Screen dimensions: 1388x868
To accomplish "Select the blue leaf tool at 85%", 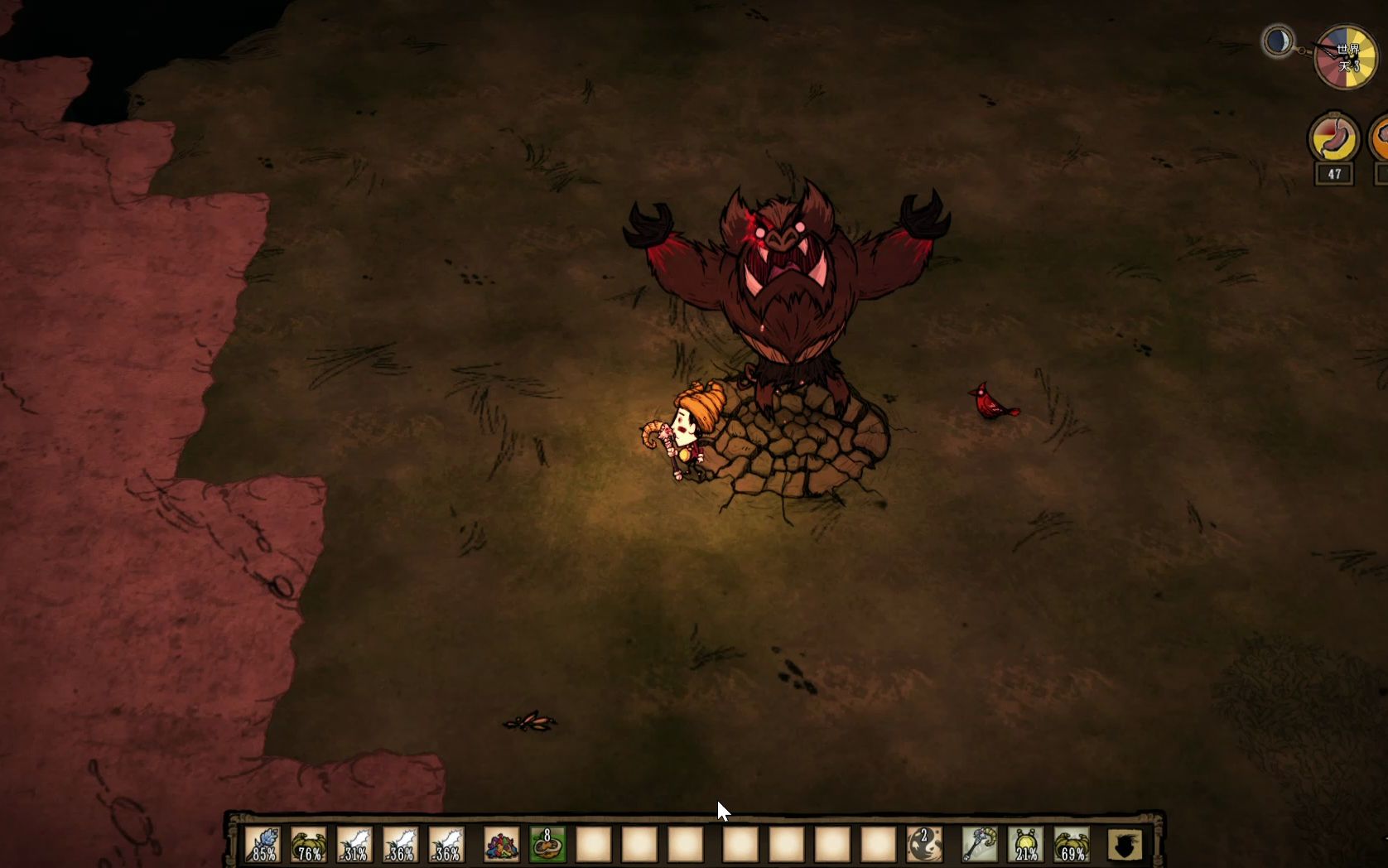I will (263, 845).
